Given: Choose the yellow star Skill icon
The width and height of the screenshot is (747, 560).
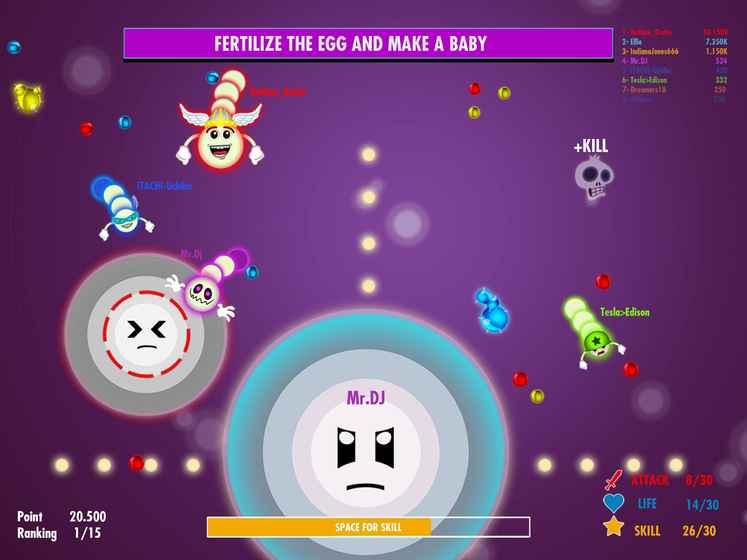Looking at the screenshot, I should (613, 528).
